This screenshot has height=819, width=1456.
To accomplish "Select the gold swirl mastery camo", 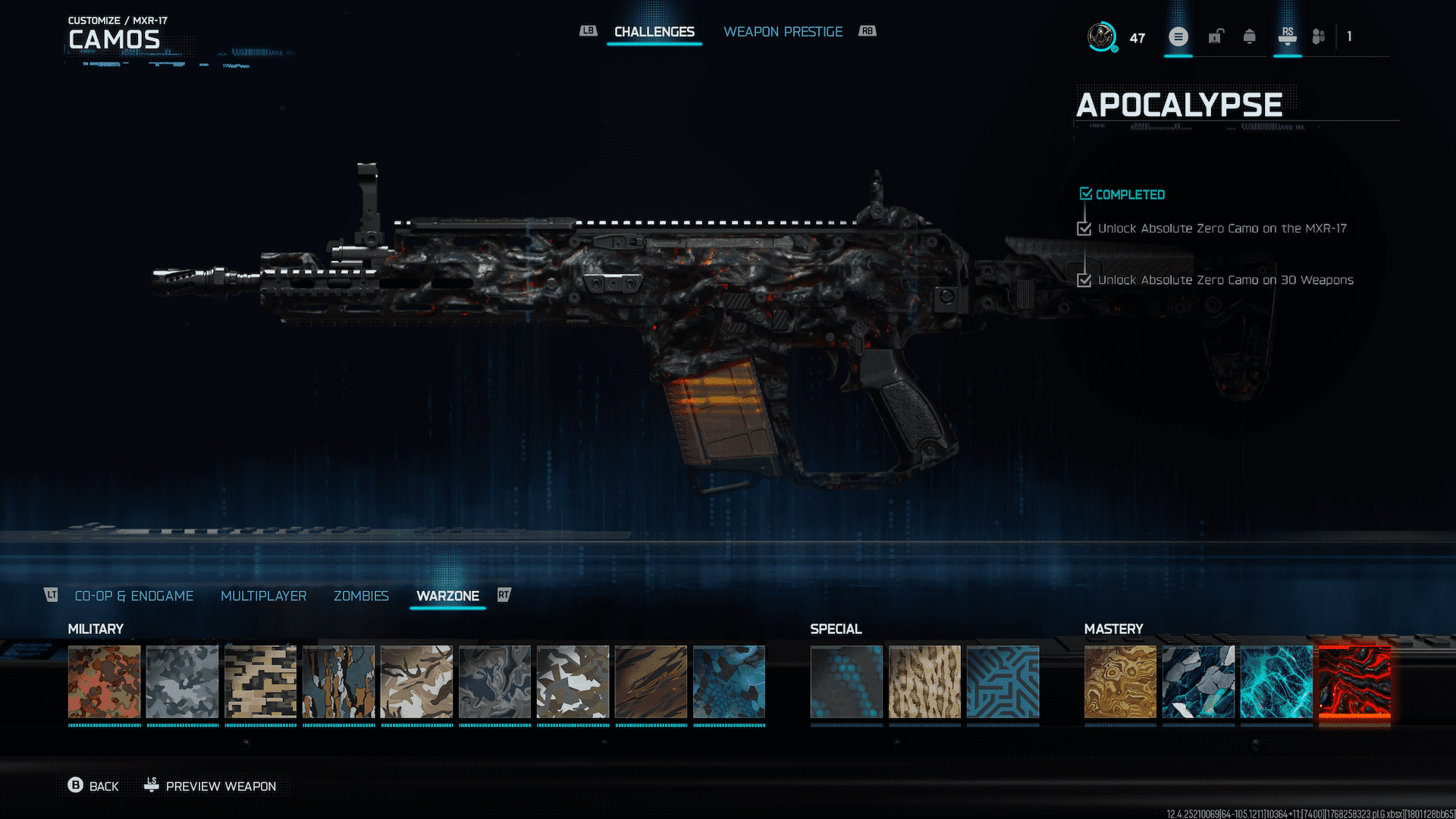I will tap(1120, 682).
